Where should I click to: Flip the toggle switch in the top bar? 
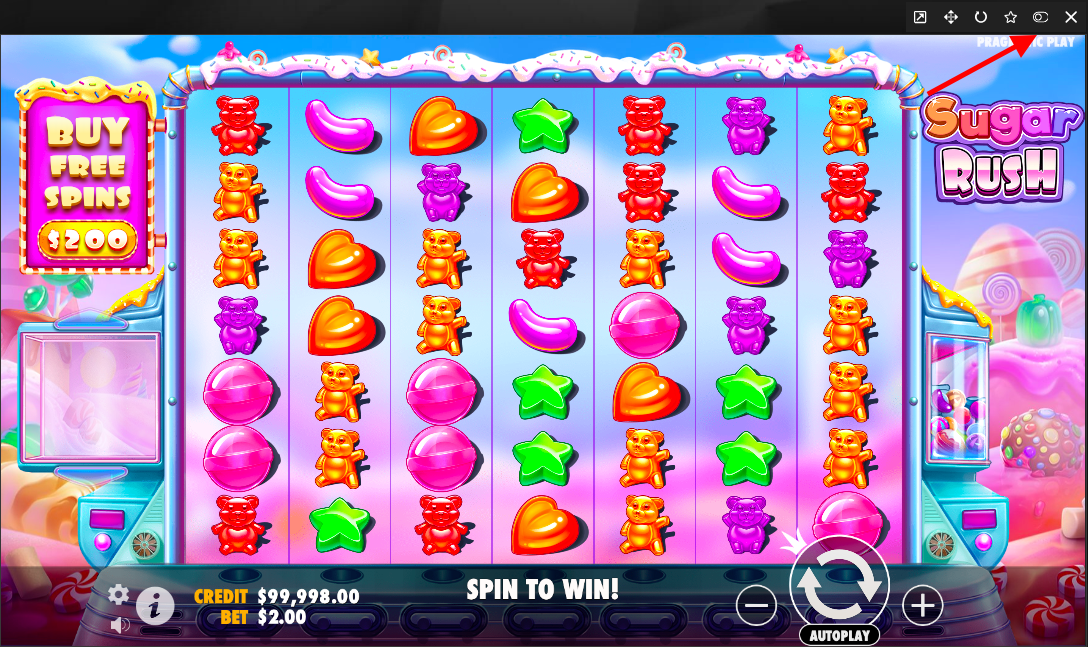coord(1041,17)
